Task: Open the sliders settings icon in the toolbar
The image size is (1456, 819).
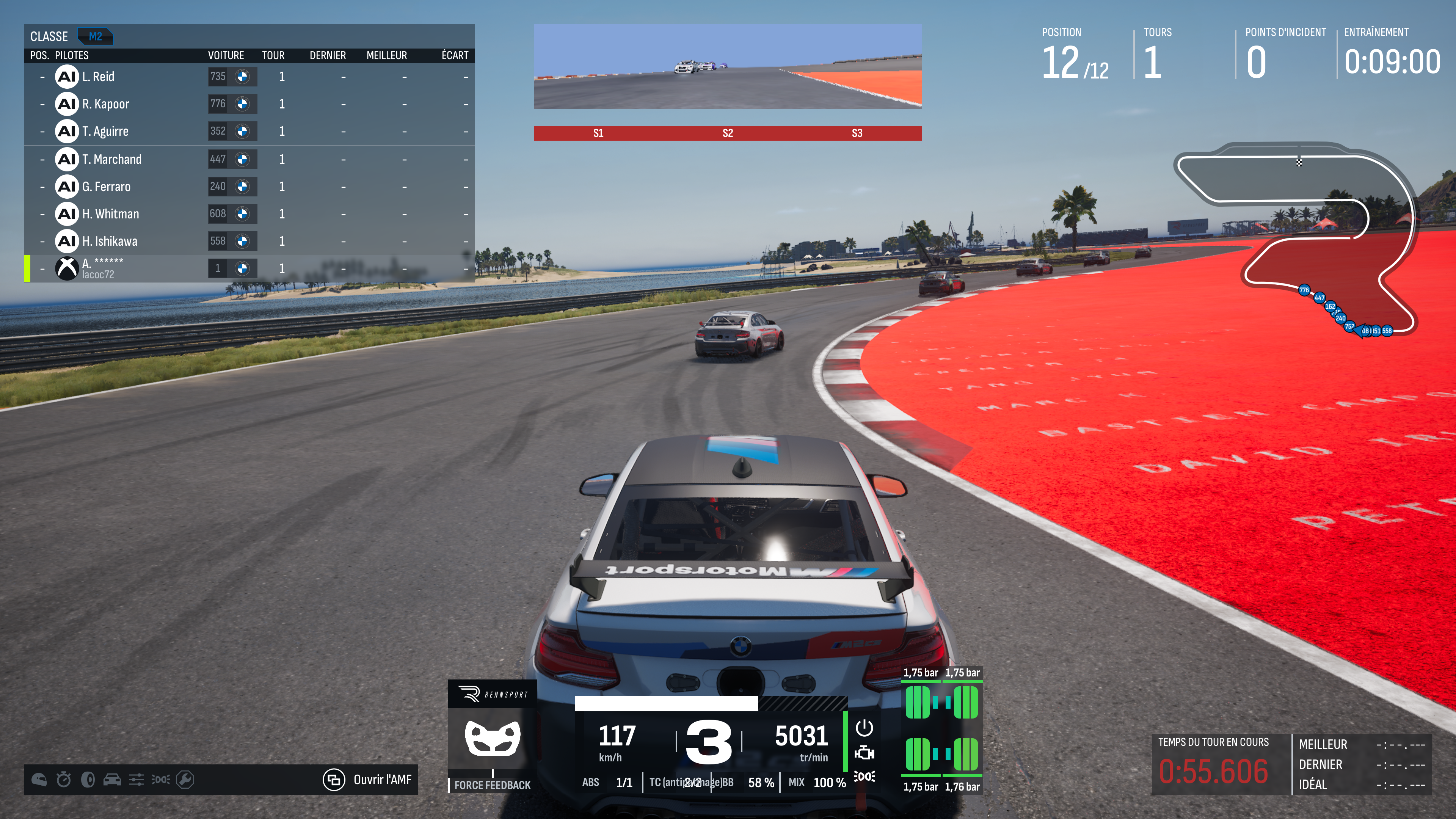Action: pyautogui.click(x=136, y=780)
